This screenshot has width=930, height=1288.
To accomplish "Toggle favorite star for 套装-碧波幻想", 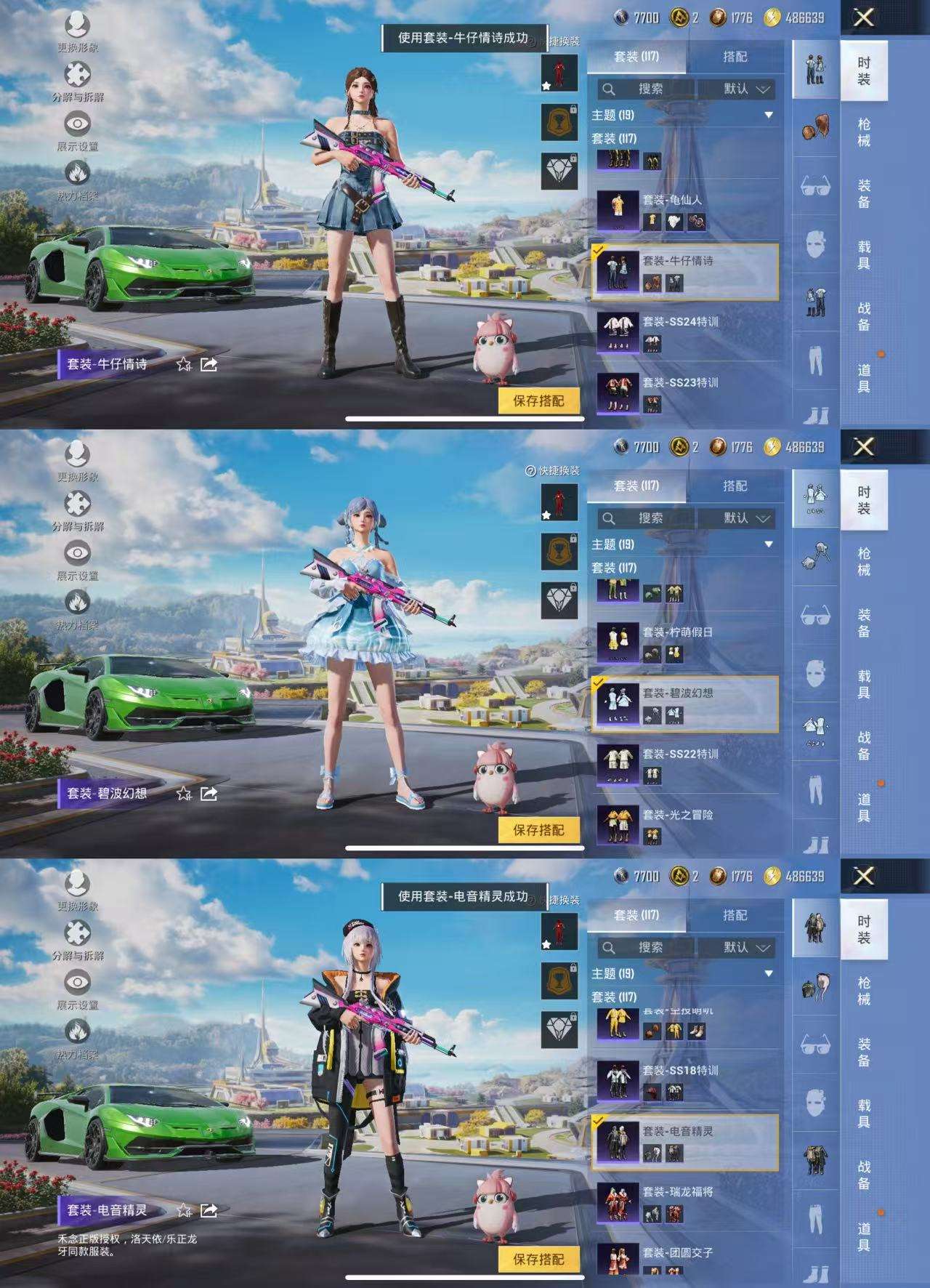I will (x=182, y=792).
